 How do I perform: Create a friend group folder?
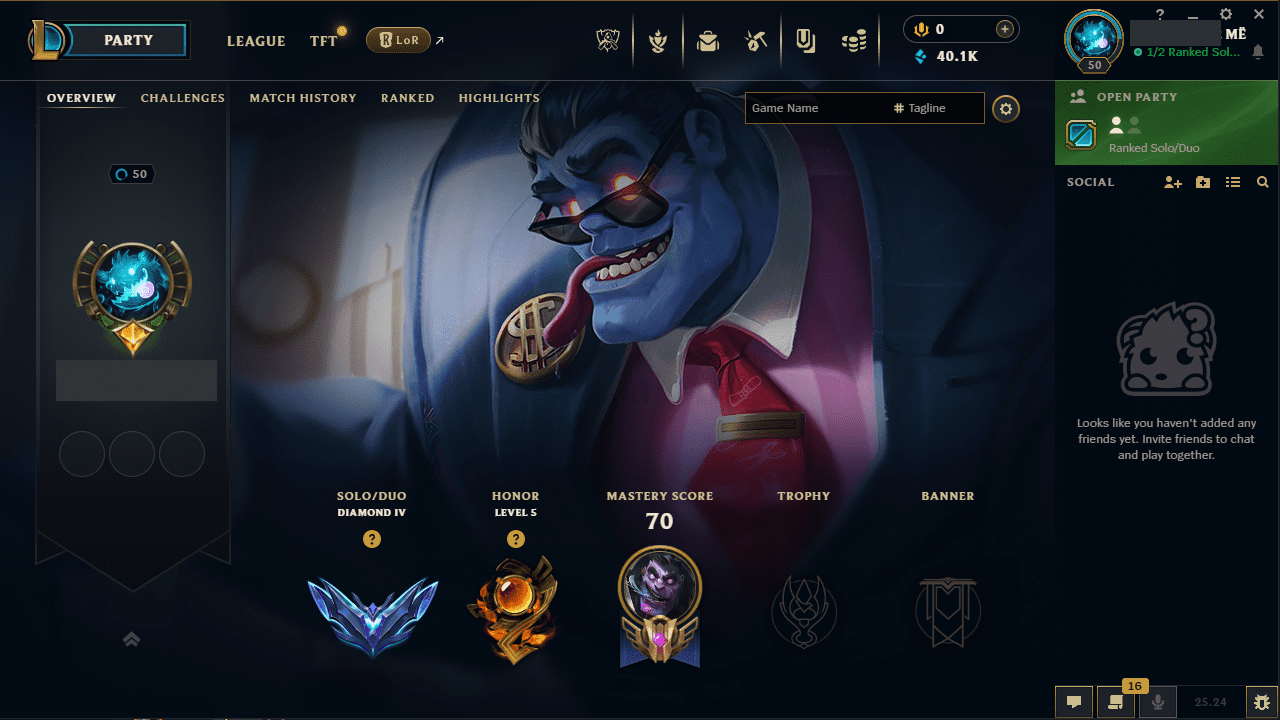pyautogui.click(x=1202, y=182)
